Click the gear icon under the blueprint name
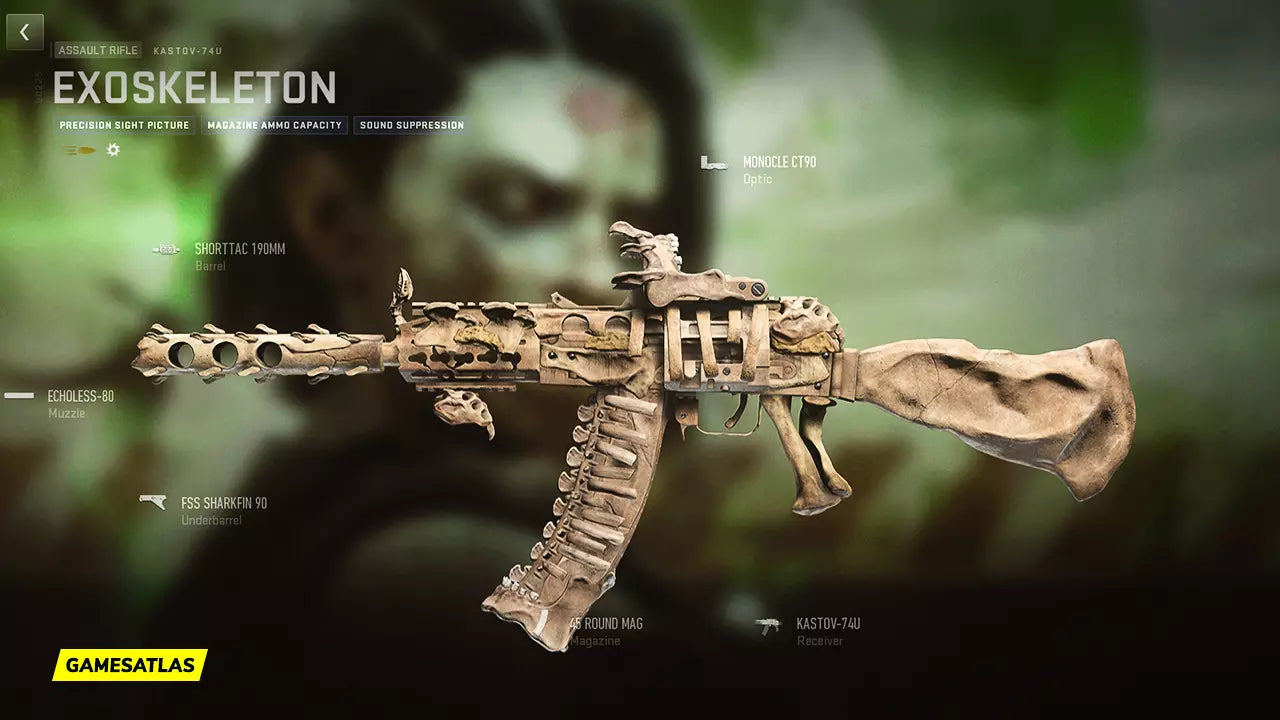This screenshot has height=720, width=1280. (113, 150)
